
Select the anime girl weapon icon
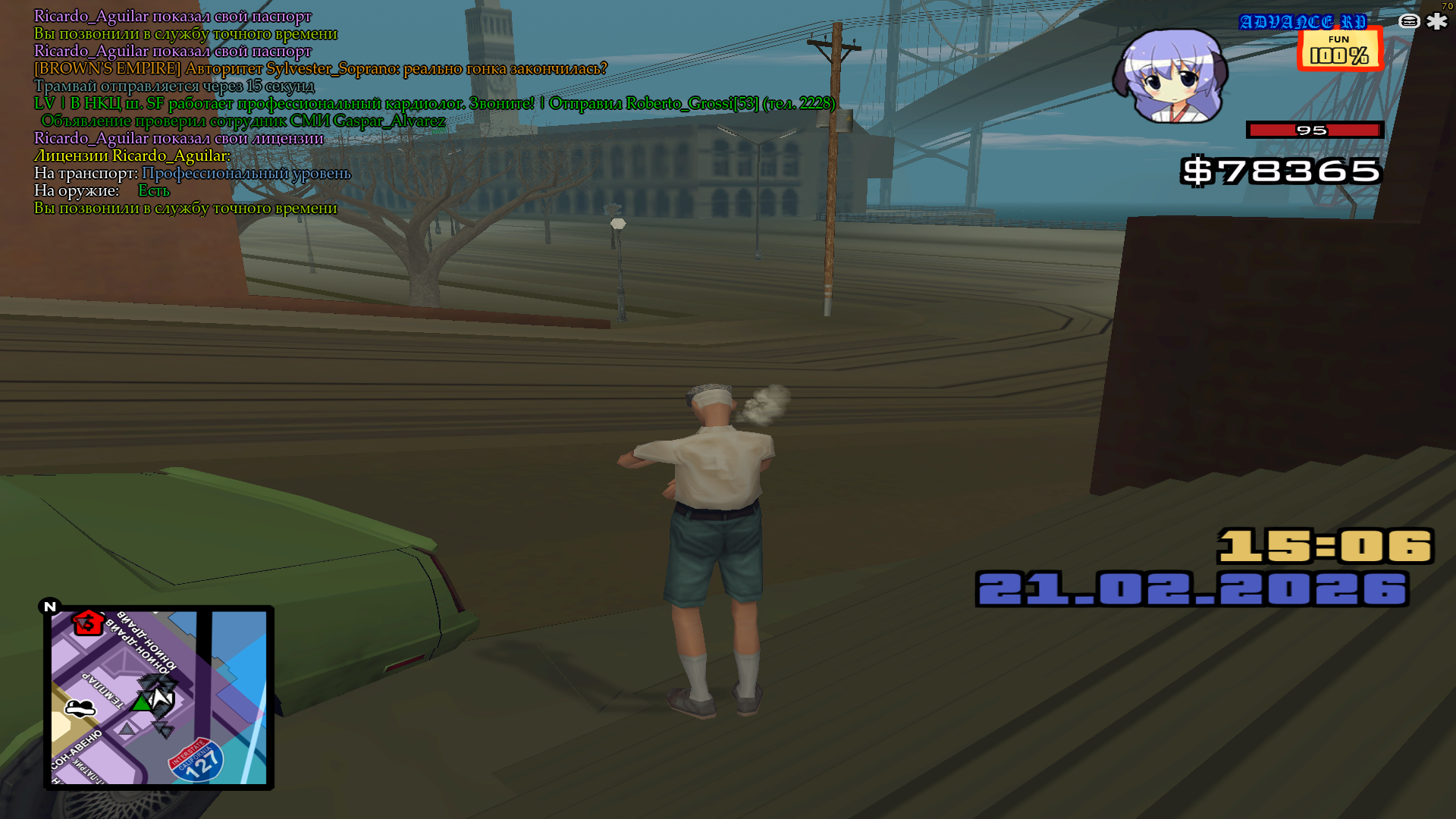click(x=1170, y=77)
